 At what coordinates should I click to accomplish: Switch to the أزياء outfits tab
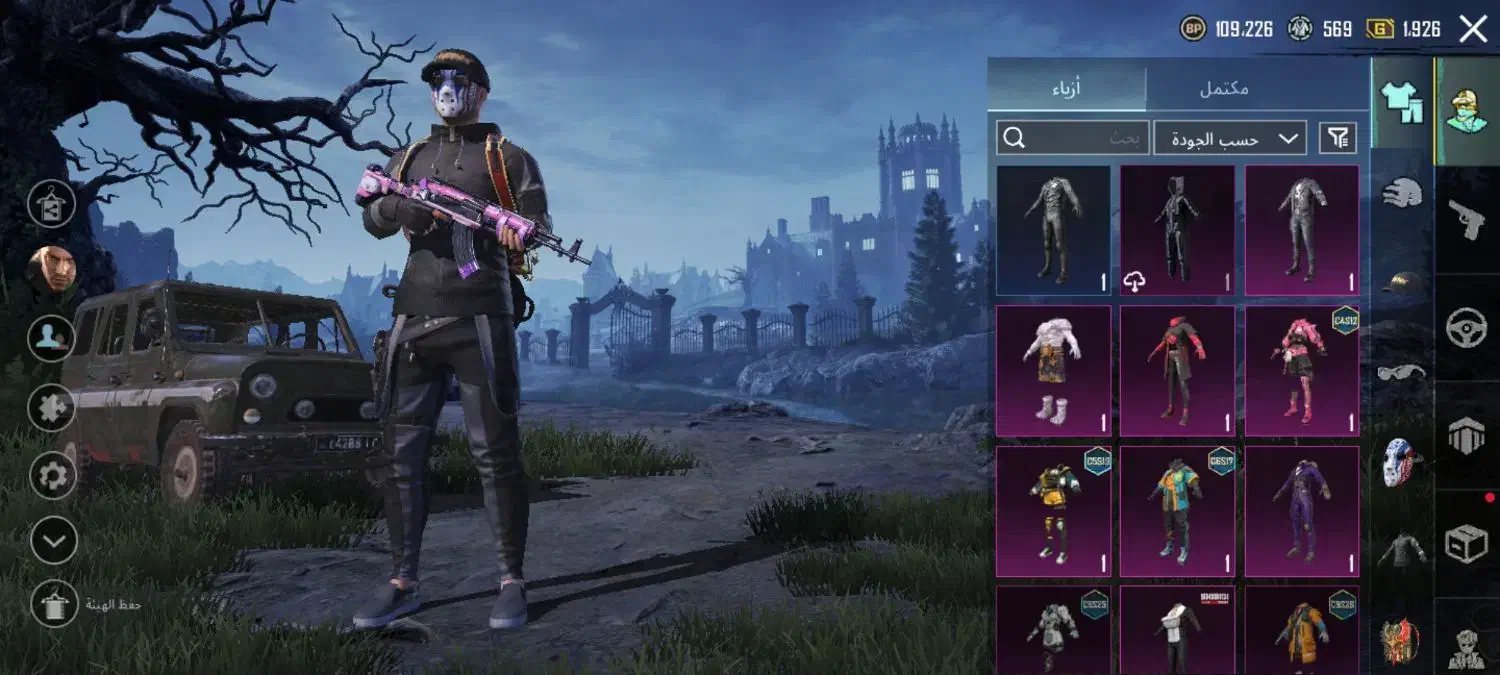click(1066, 88)
